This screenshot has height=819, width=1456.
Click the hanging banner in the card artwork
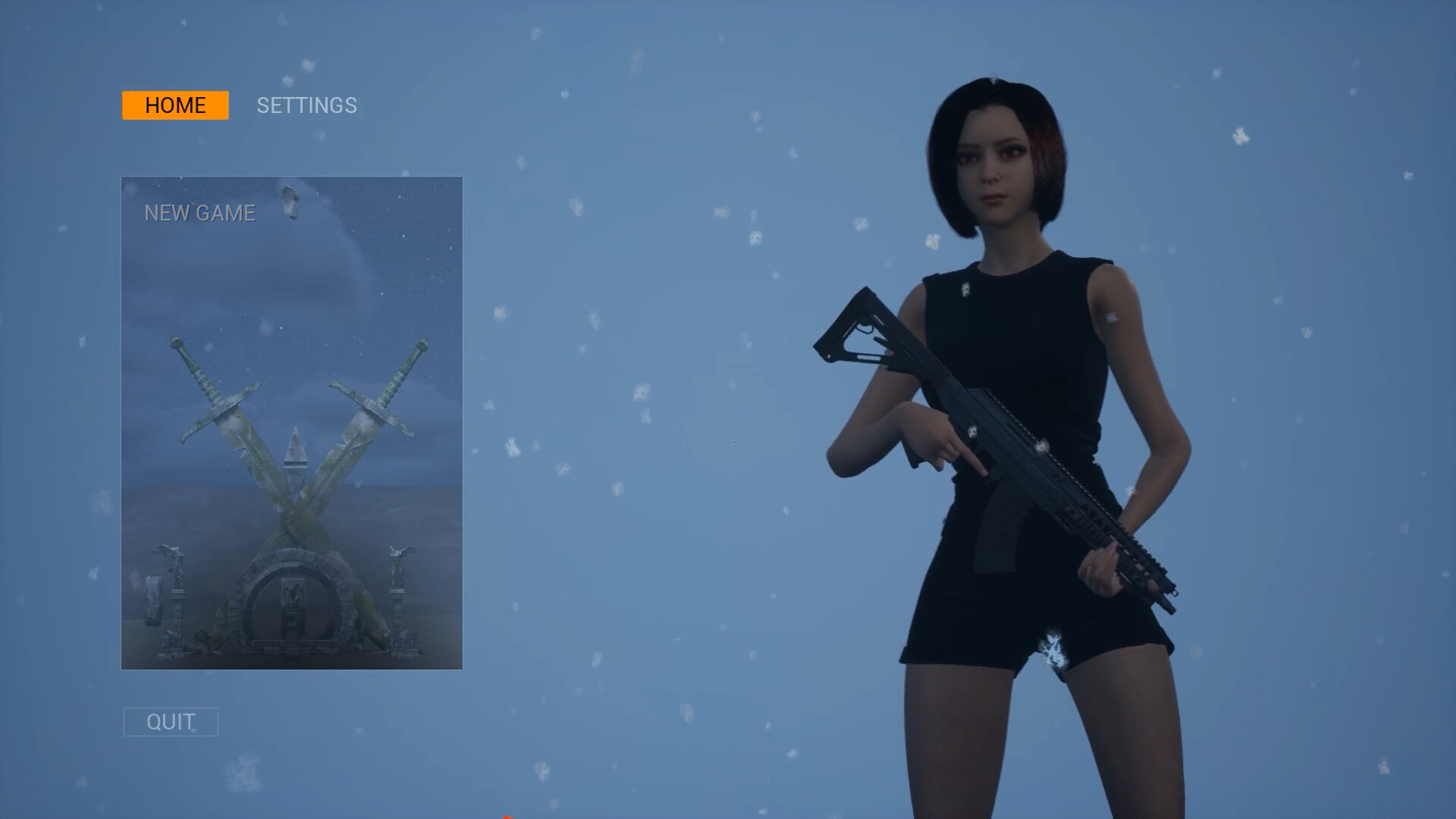click(x=153, y=599)
